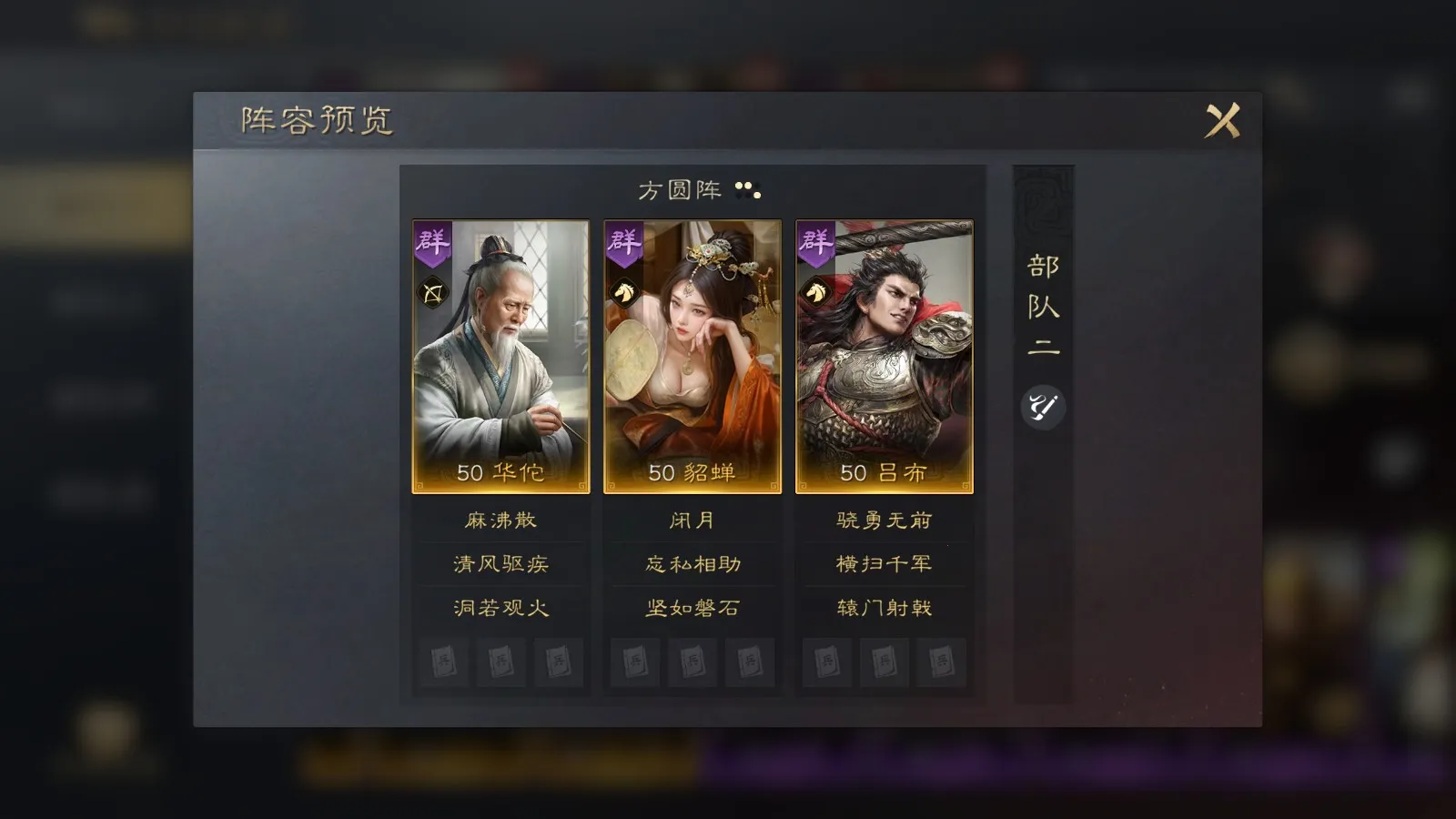1456x819 pixels.
Task: Click the cavalry horse icon on 貂蝉's card
Action: [x=625, y=291]
